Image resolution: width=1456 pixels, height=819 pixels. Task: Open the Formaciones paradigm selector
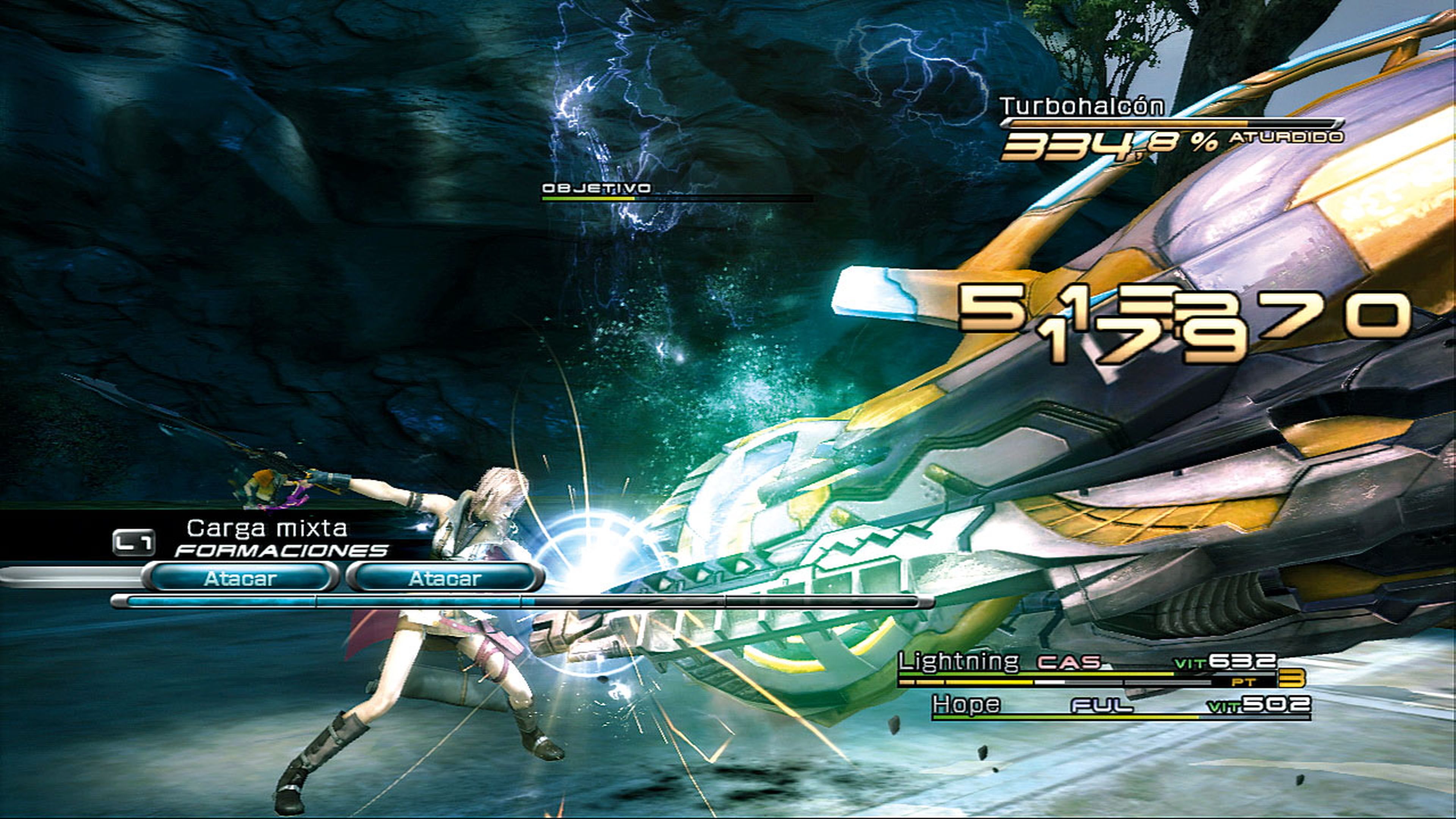(281, 550)
